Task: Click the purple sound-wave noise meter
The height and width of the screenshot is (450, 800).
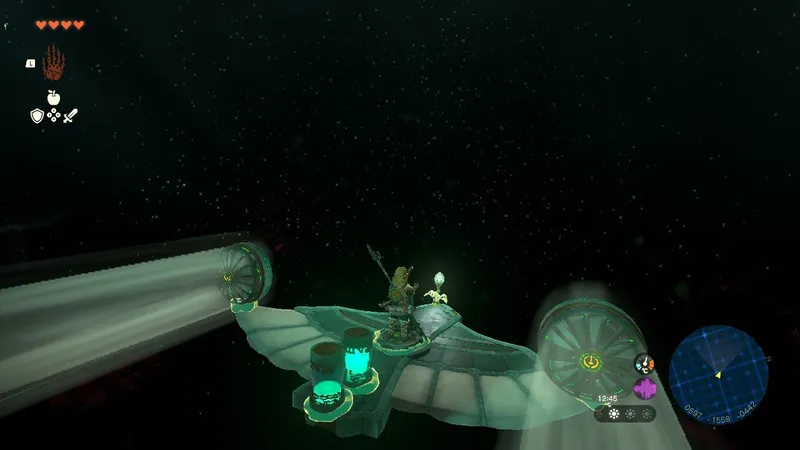Action: point(645,388)
